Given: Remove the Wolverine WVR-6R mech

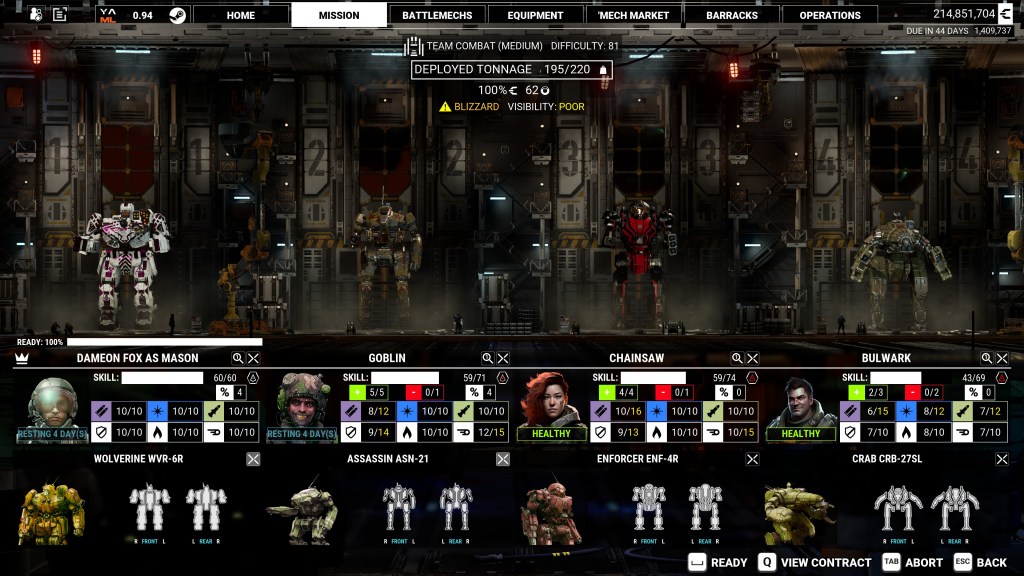Looking at the screenshot, I should coord(253,459).
